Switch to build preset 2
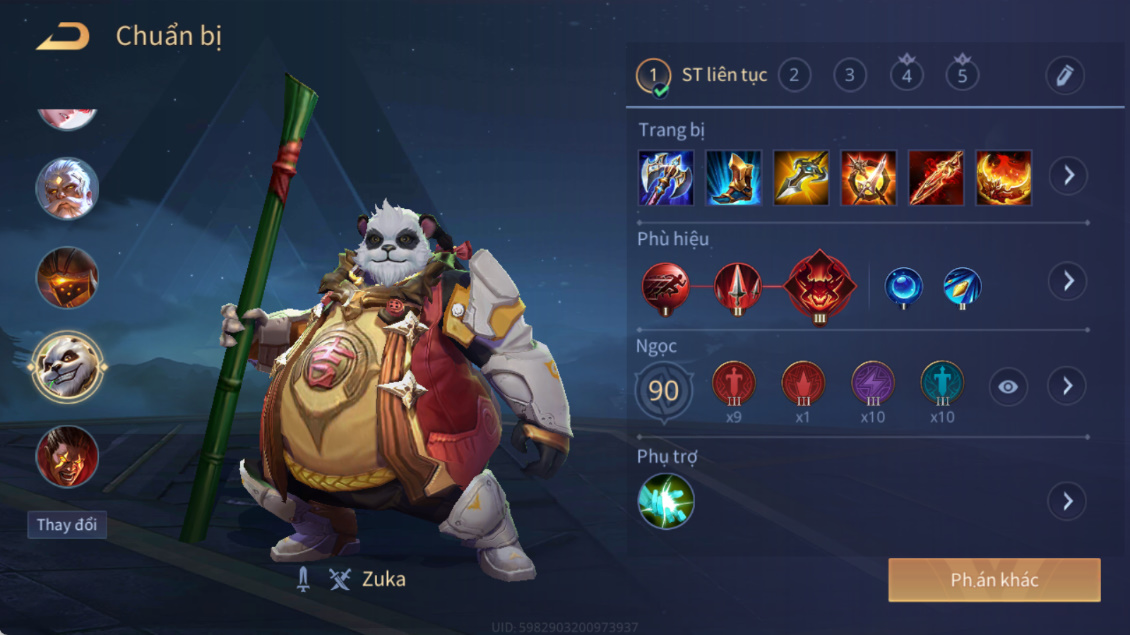1130x635 pixels. click(794, 75)
